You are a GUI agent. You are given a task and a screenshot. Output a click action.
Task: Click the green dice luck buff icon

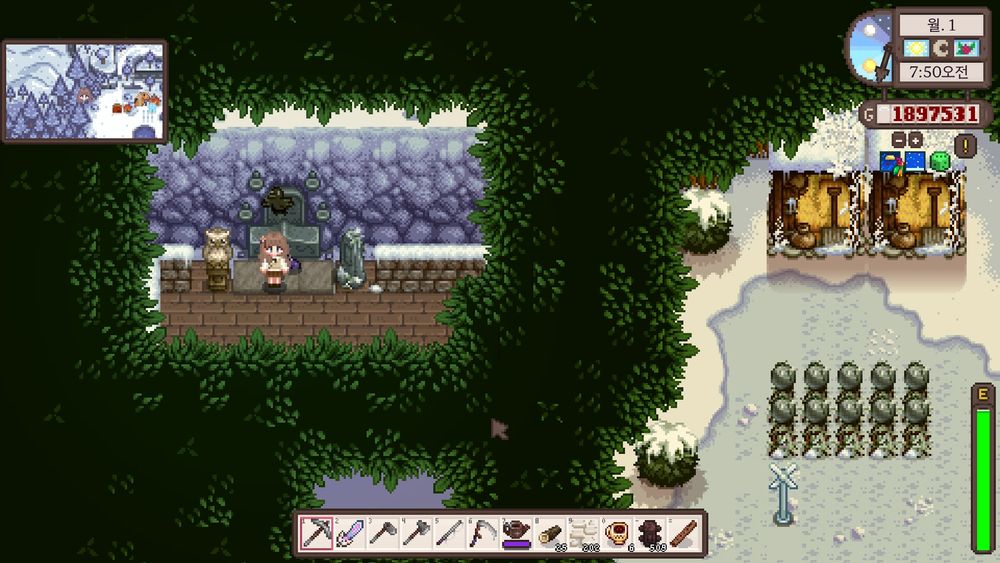tap(940, 161)
